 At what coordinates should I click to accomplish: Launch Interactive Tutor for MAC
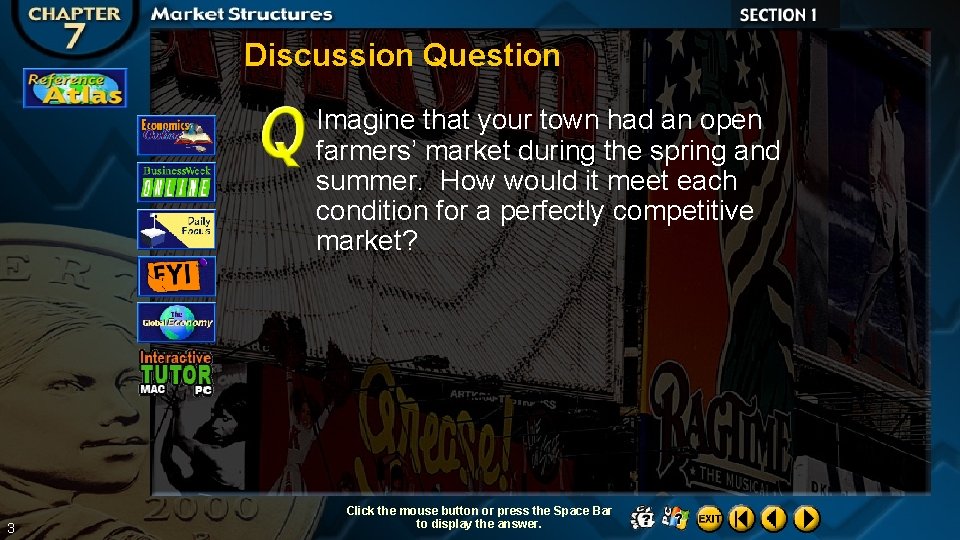(x=153, y=389)
